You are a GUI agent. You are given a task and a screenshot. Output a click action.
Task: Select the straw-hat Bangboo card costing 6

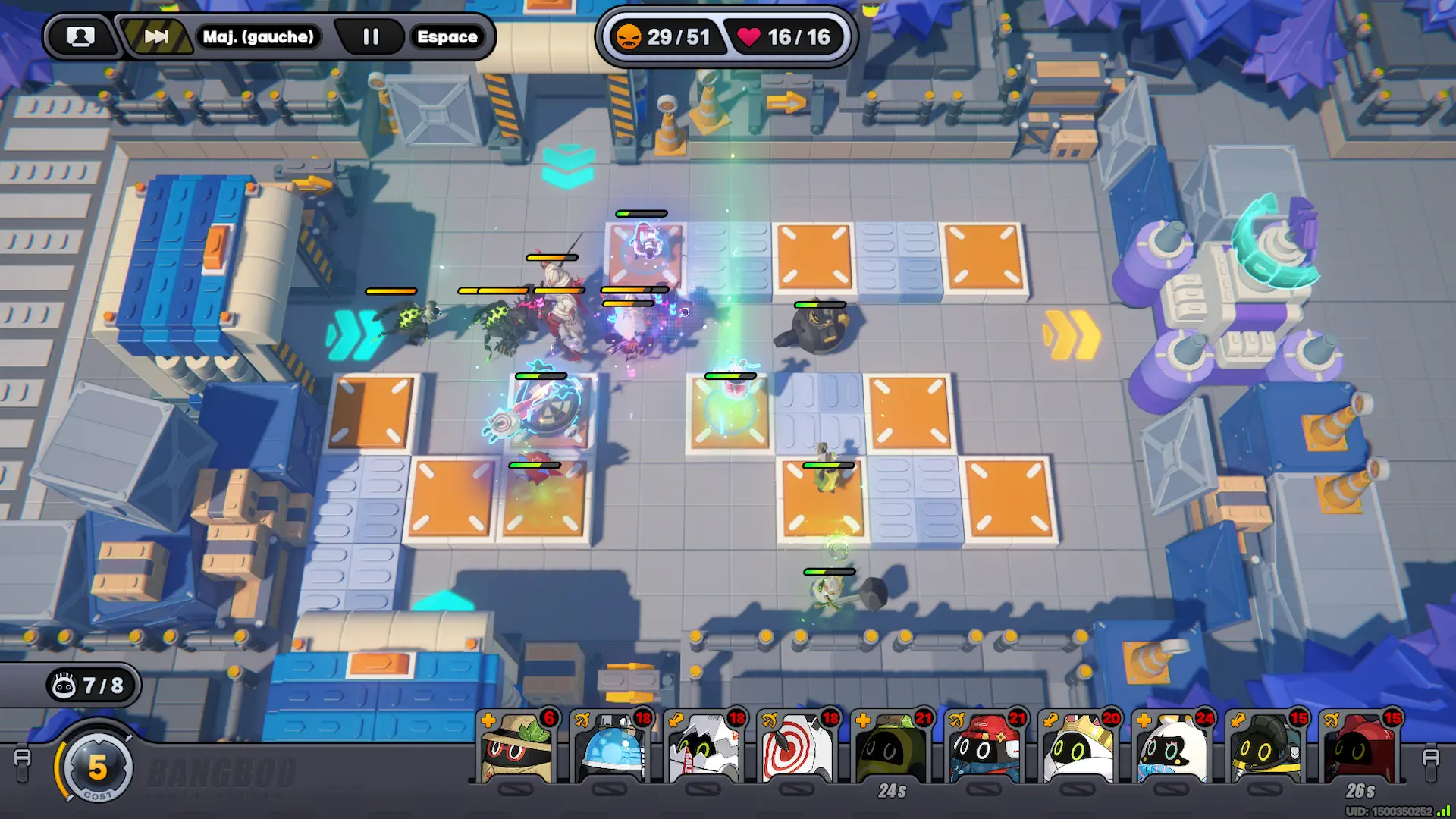pyautogui.click(x=517, y=748)
